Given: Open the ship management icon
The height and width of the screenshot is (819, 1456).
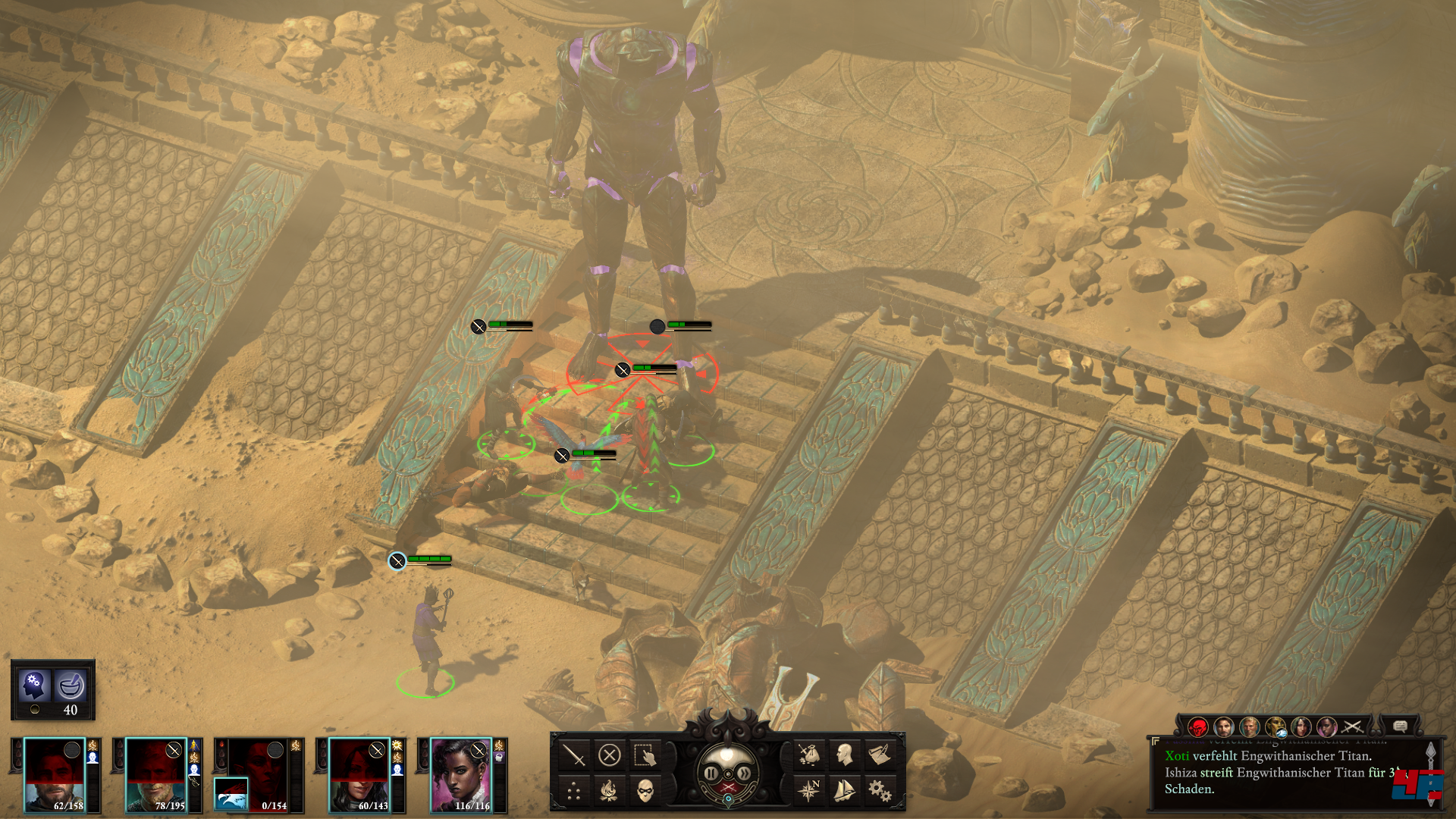Looking at the screenshot, I should 844,791.
